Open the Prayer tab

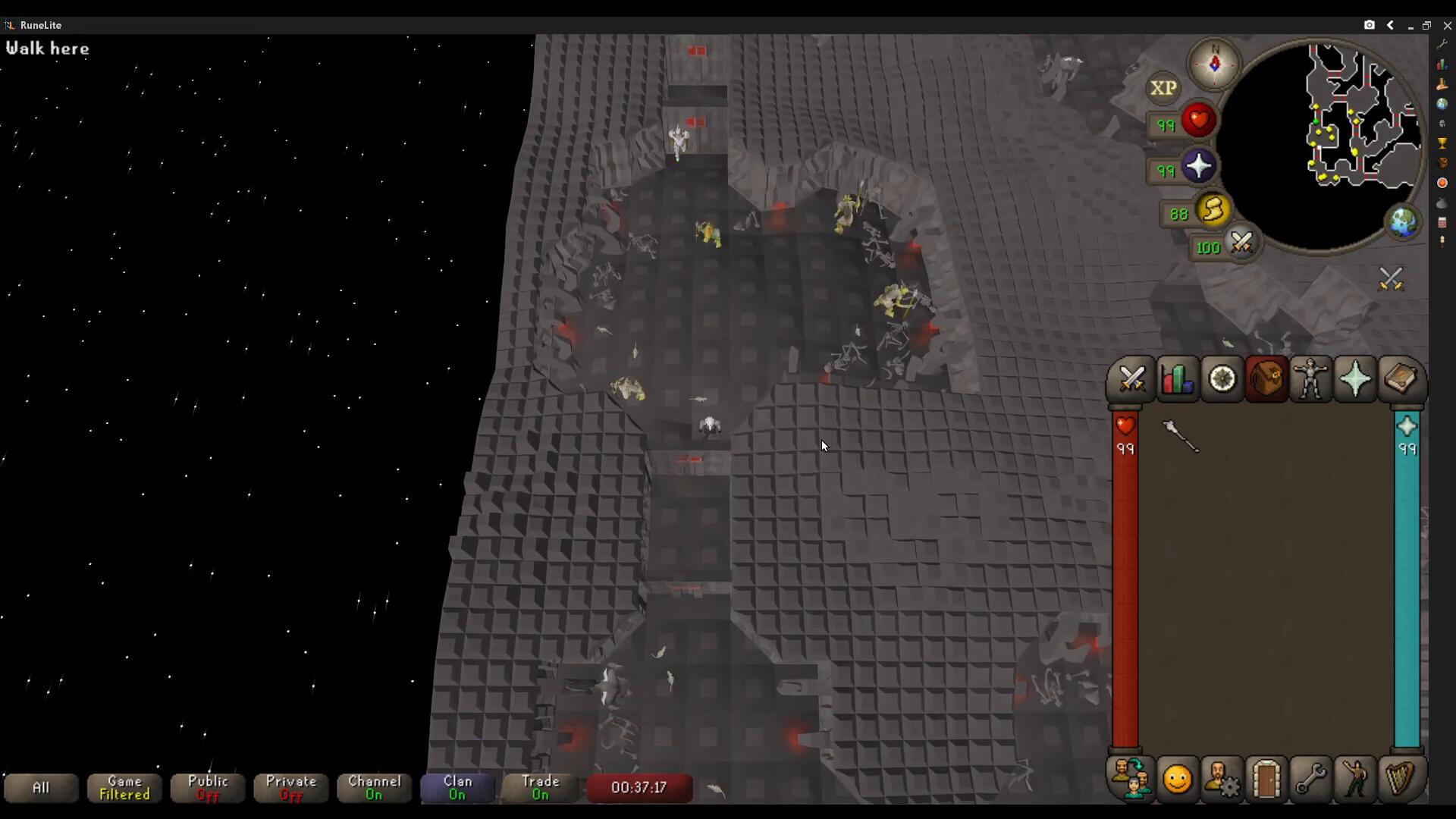coord(1355,378)
